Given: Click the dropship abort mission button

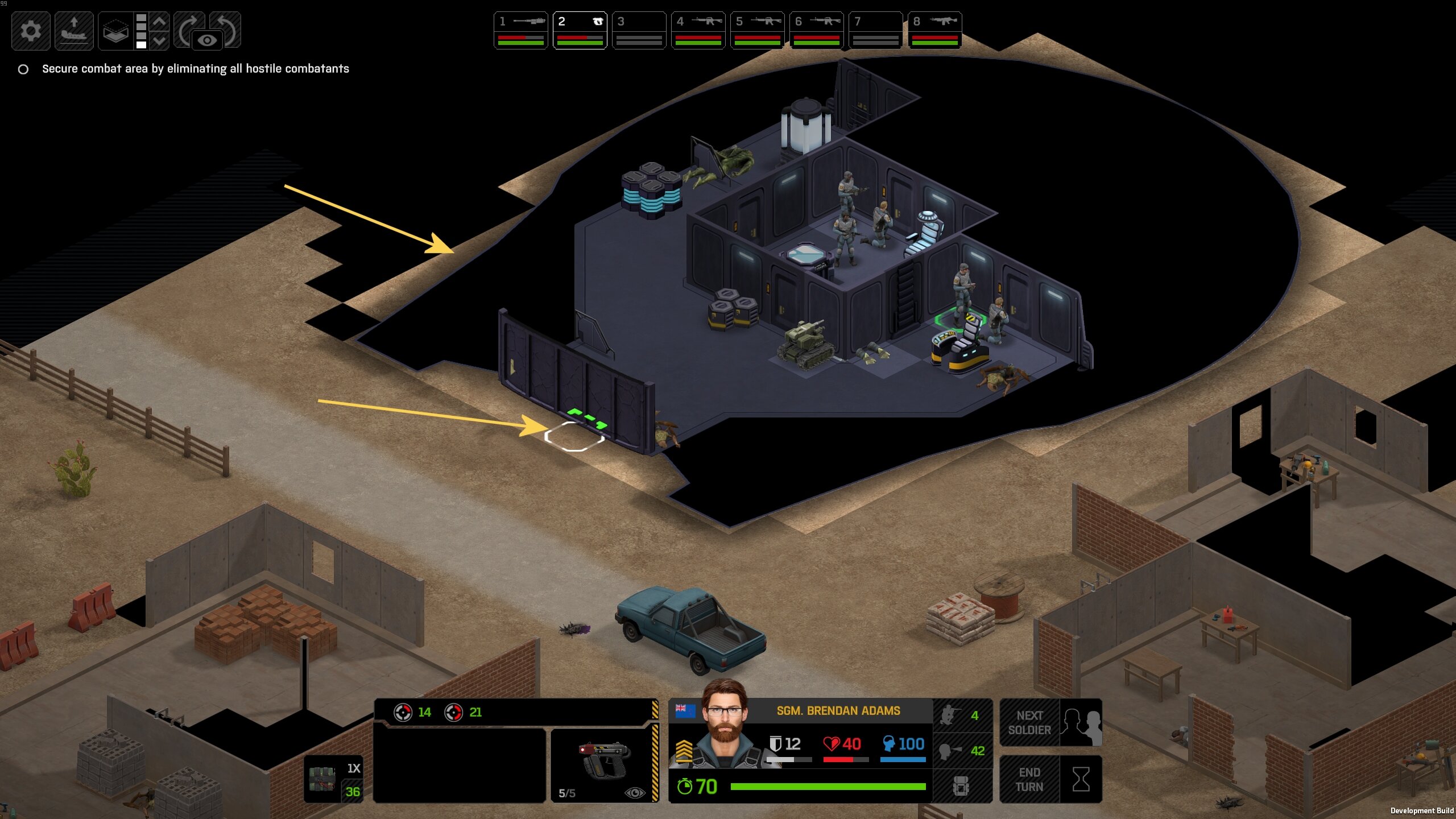Looking at the screenshot, I should coord(74,30).
